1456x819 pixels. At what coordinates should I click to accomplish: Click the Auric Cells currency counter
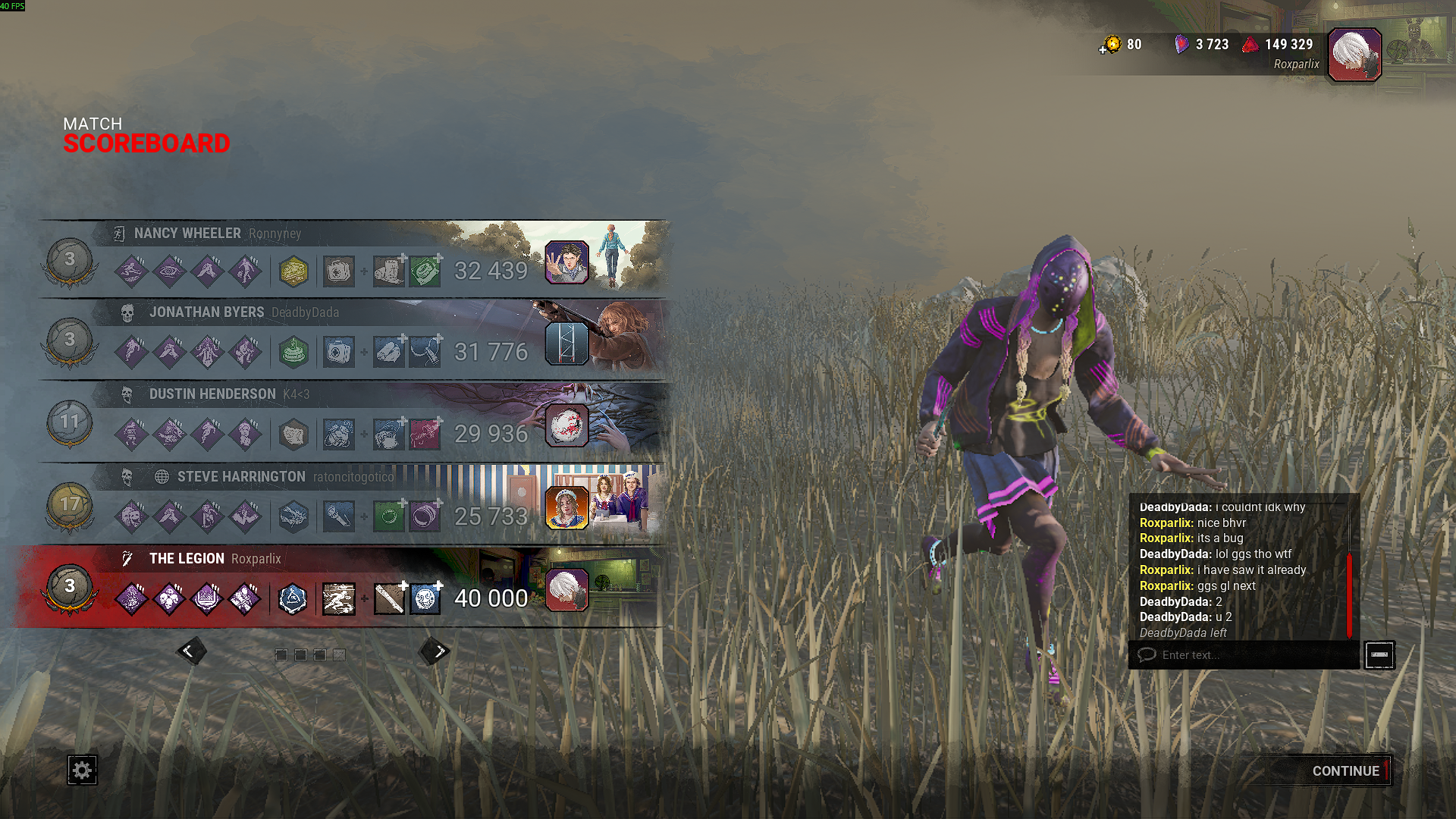1122,45
